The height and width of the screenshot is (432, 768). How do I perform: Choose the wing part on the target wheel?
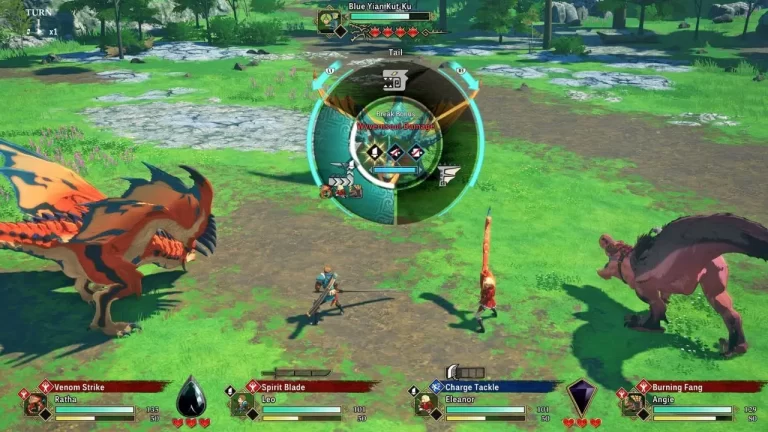[x=447, y=176]
